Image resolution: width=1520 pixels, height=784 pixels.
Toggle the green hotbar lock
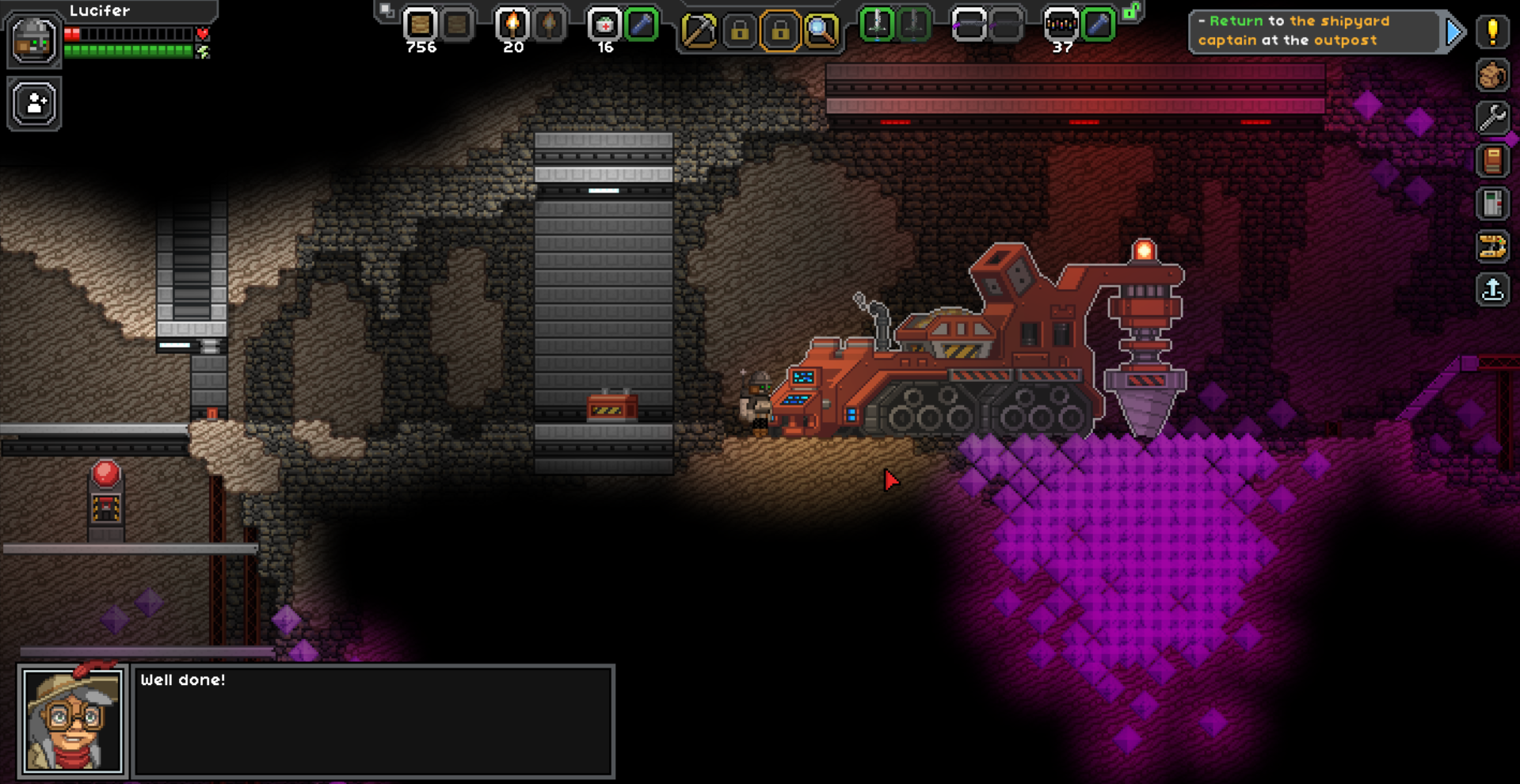click(1133, 11)
